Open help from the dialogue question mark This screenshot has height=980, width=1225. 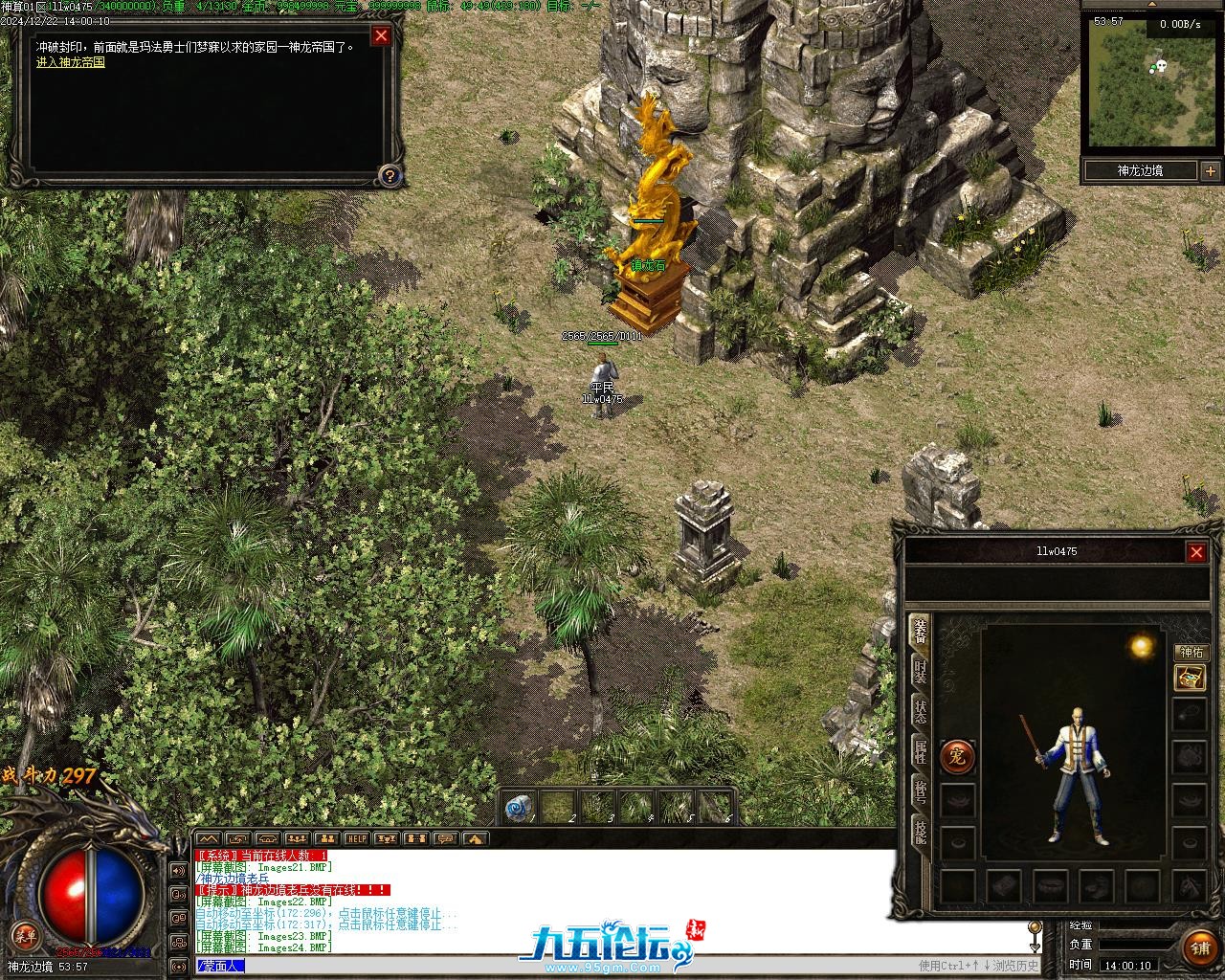(389, 175)
